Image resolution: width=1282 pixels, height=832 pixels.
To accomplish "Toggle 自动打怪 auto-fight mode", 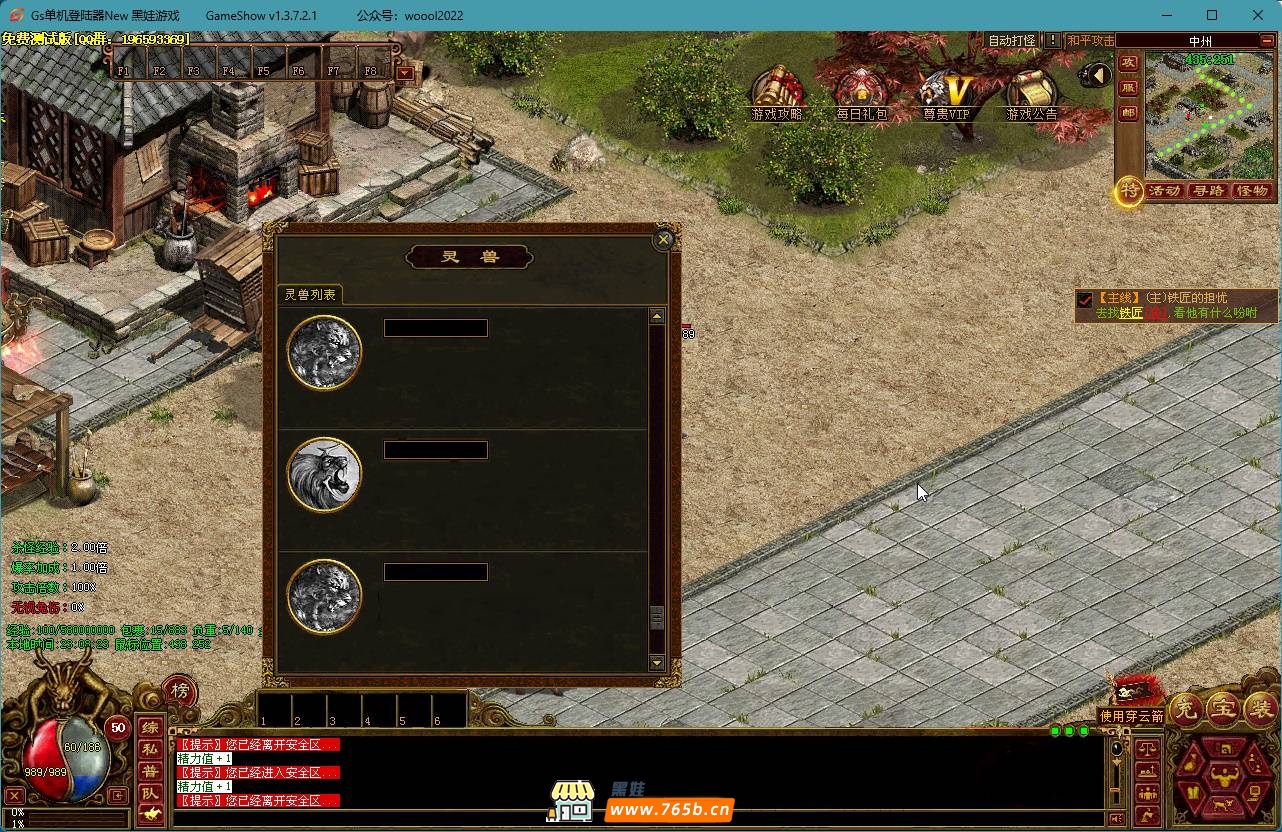I will [x=1011, y=41].
